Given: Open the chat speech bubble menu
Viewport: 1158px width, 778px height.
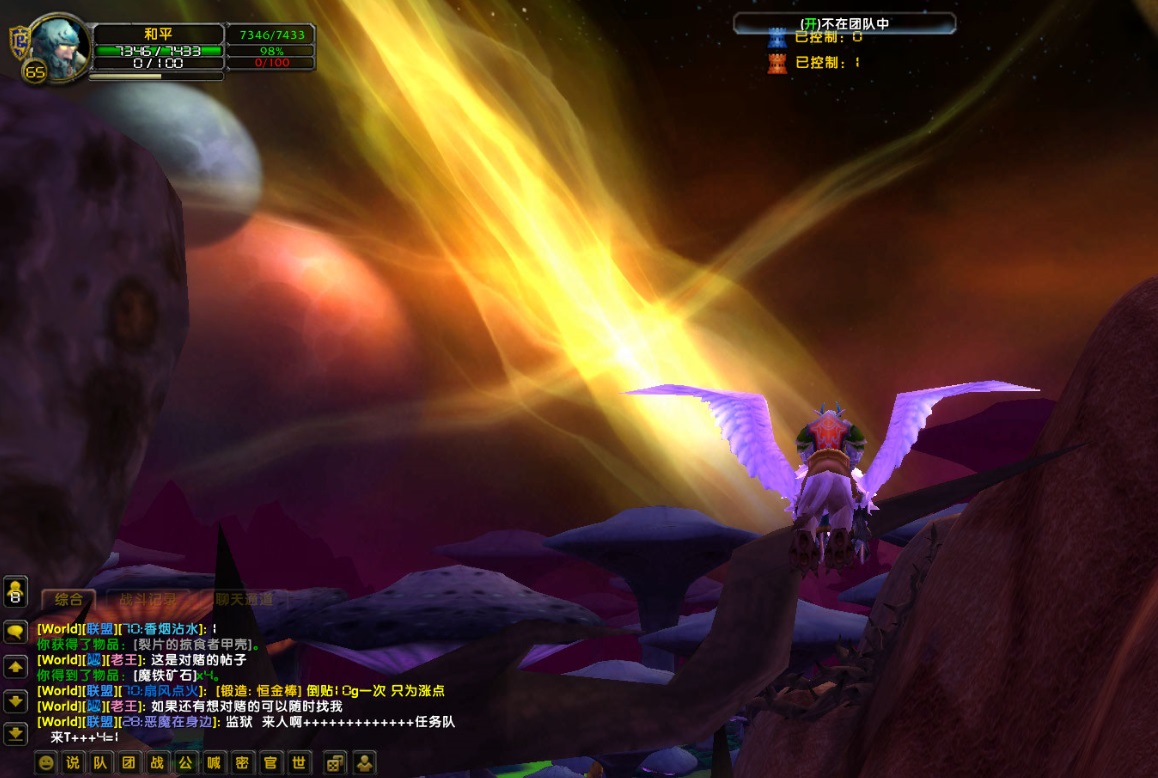Looking at the screenshot, I should (15, 632).
